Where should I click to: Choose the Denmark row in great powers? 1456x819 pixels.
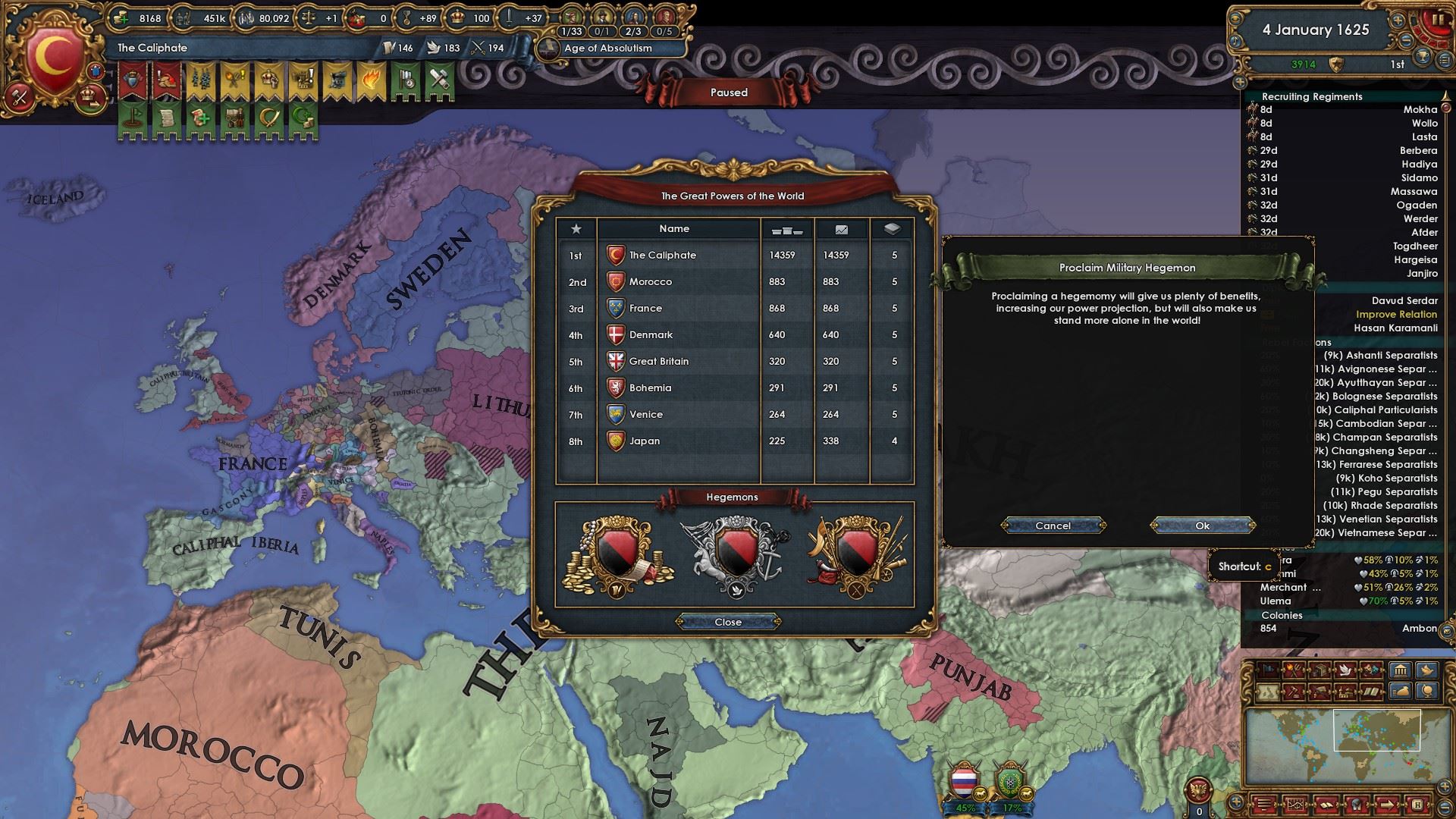coord(651,335)
